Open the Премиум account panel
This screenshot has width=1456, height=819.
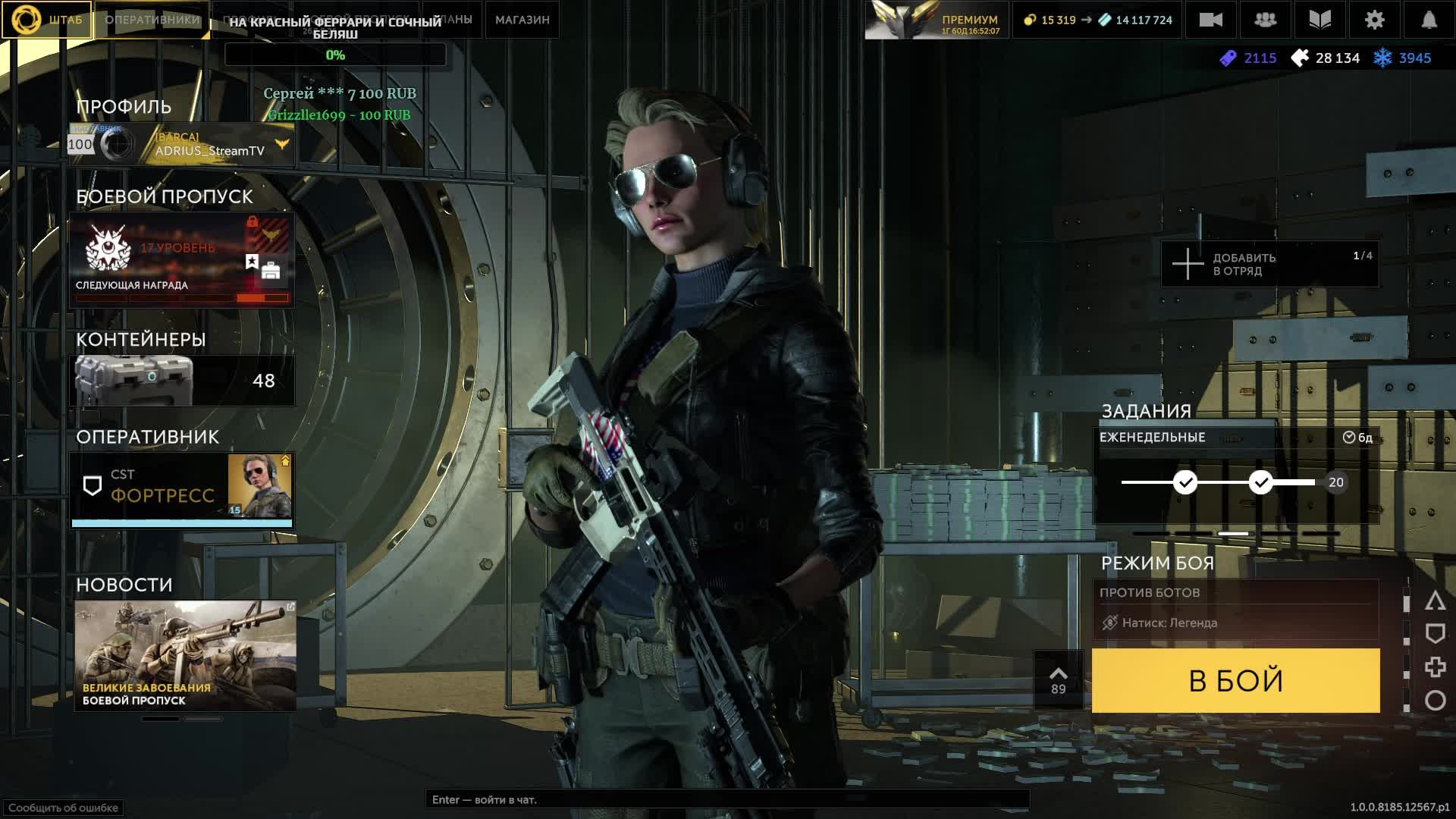click(x=937, y=20)
